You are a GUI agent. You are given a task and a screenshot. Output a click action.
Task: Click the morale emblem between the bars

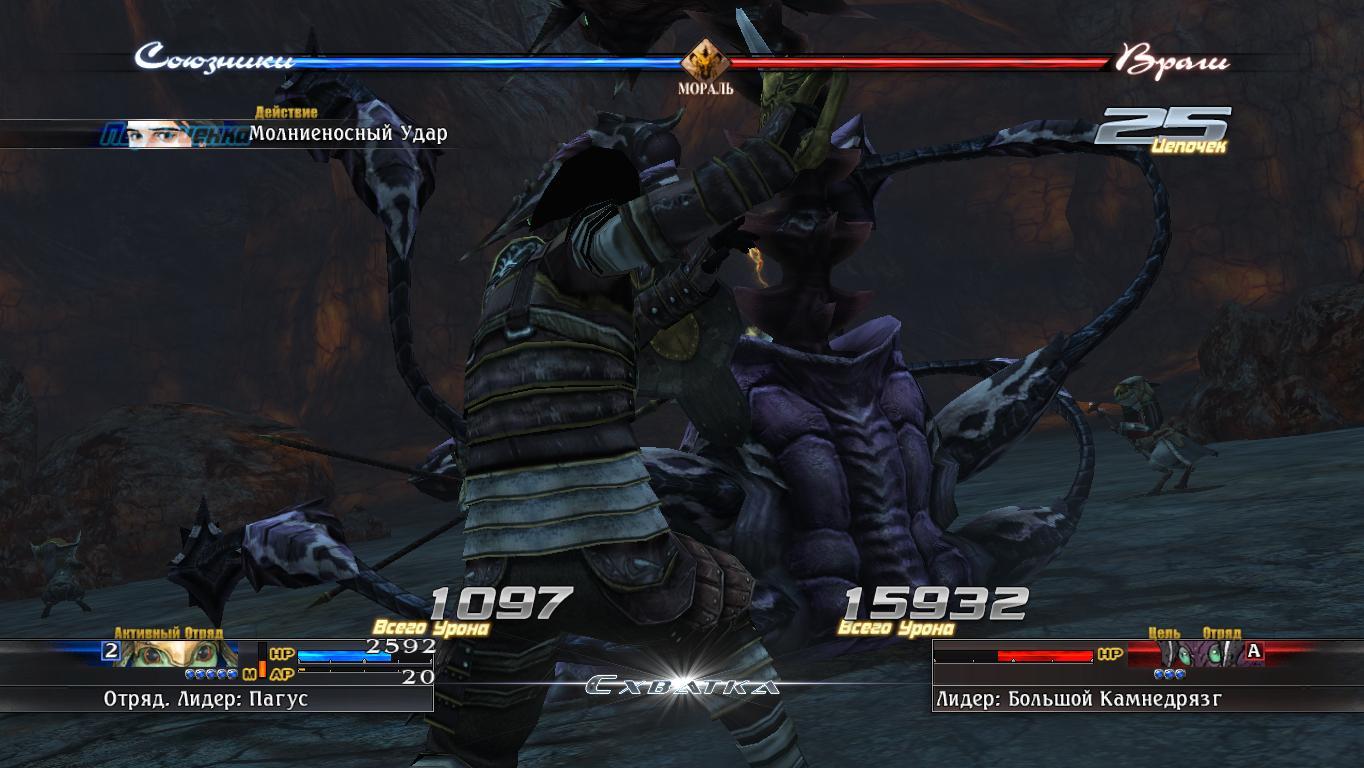(x=705, y=60)
